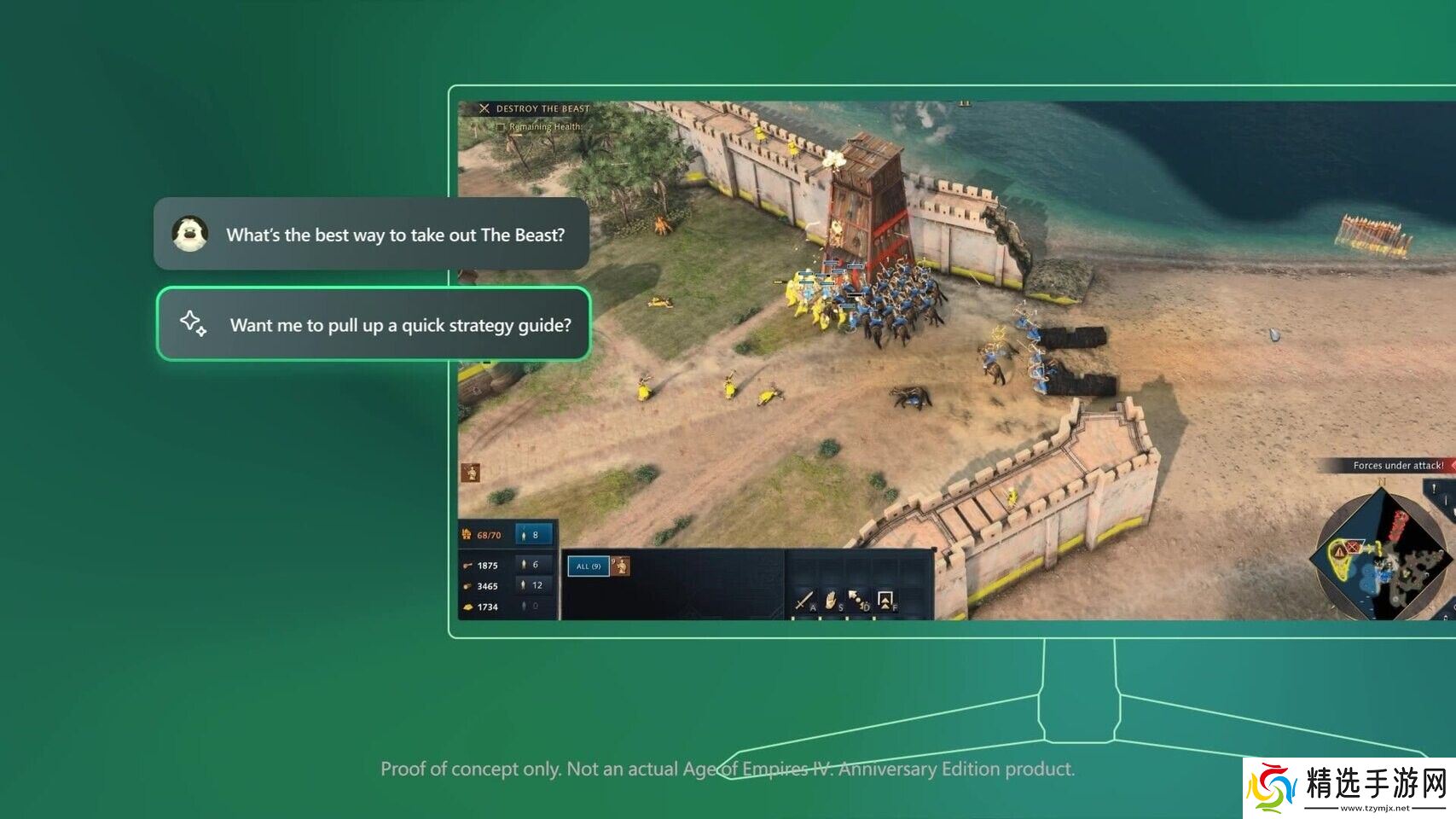
Task: Accept the quick strategy guide suggestion
Action: click(374, 324)
